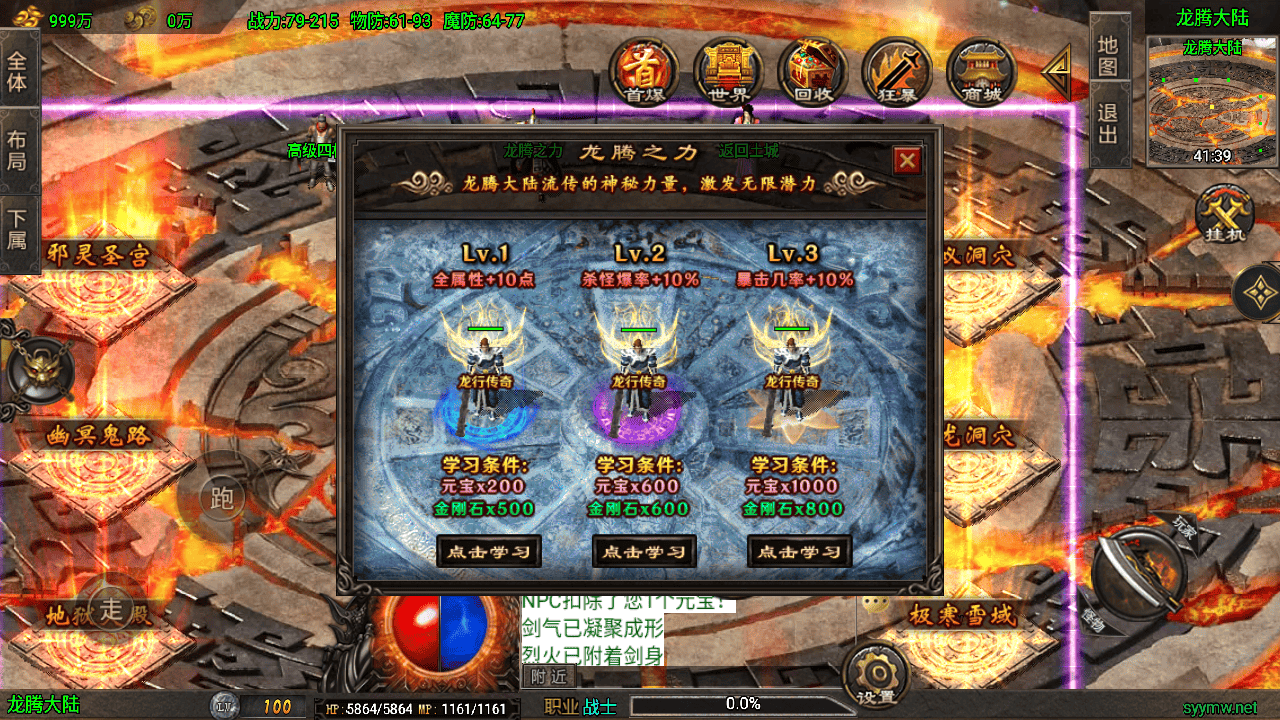
Task: Select the 全体 side tab
Action: [17, 70]
